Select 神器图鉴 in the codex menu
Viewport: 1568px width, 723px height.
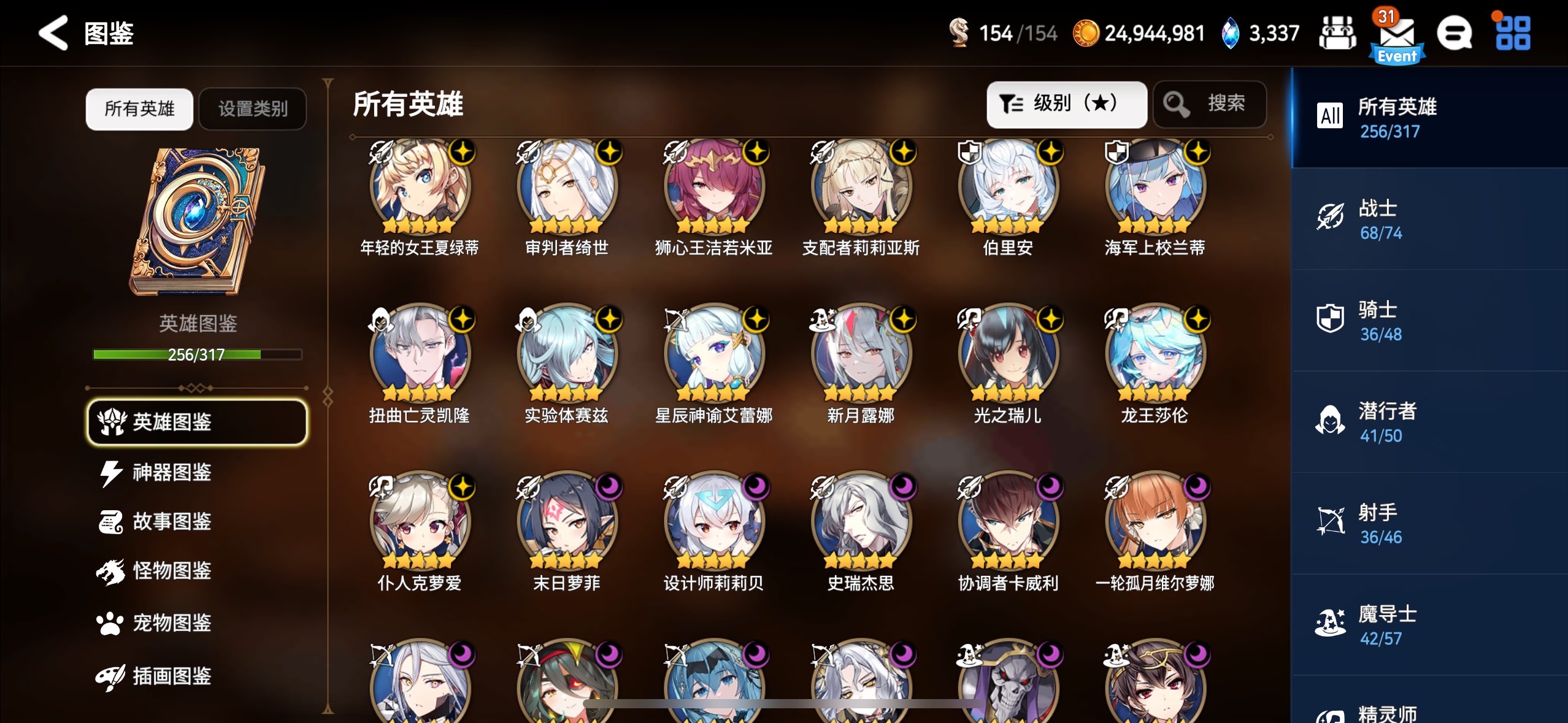click(172, 472)
